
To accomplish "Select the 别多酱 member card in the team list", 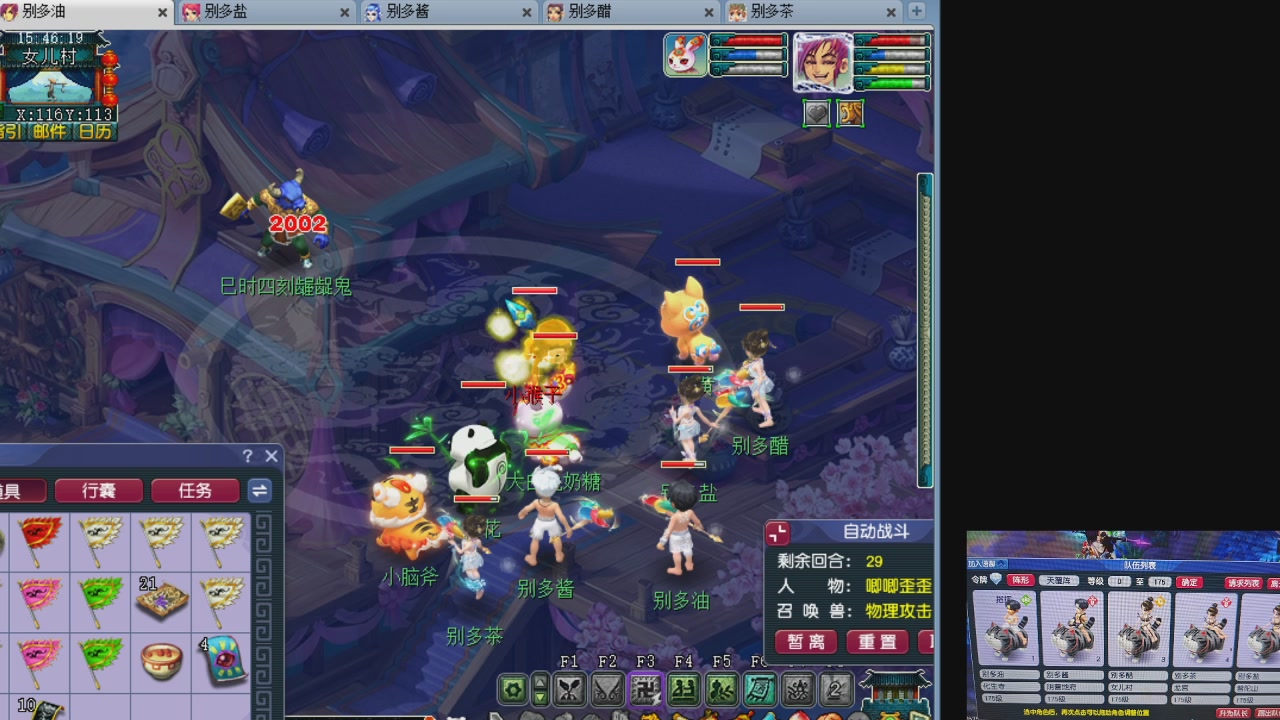I will point(1072,627).
